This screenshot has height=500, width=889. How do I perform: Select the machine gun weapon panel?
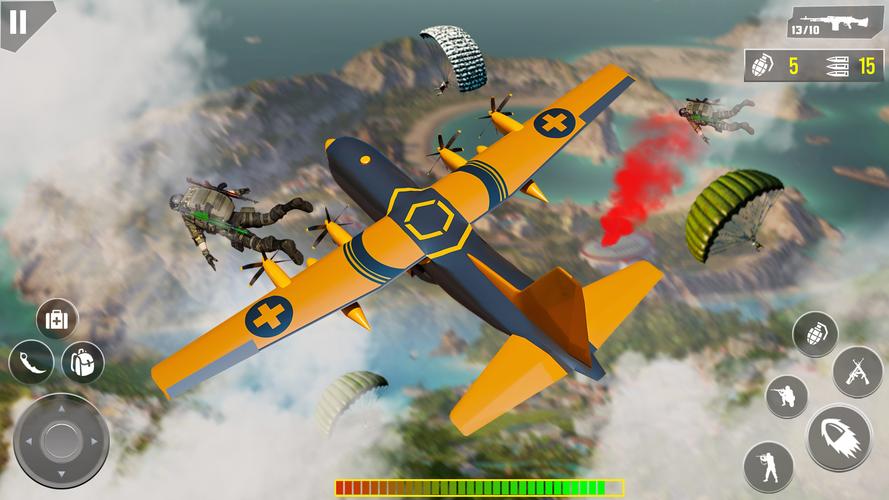[835, 23]
